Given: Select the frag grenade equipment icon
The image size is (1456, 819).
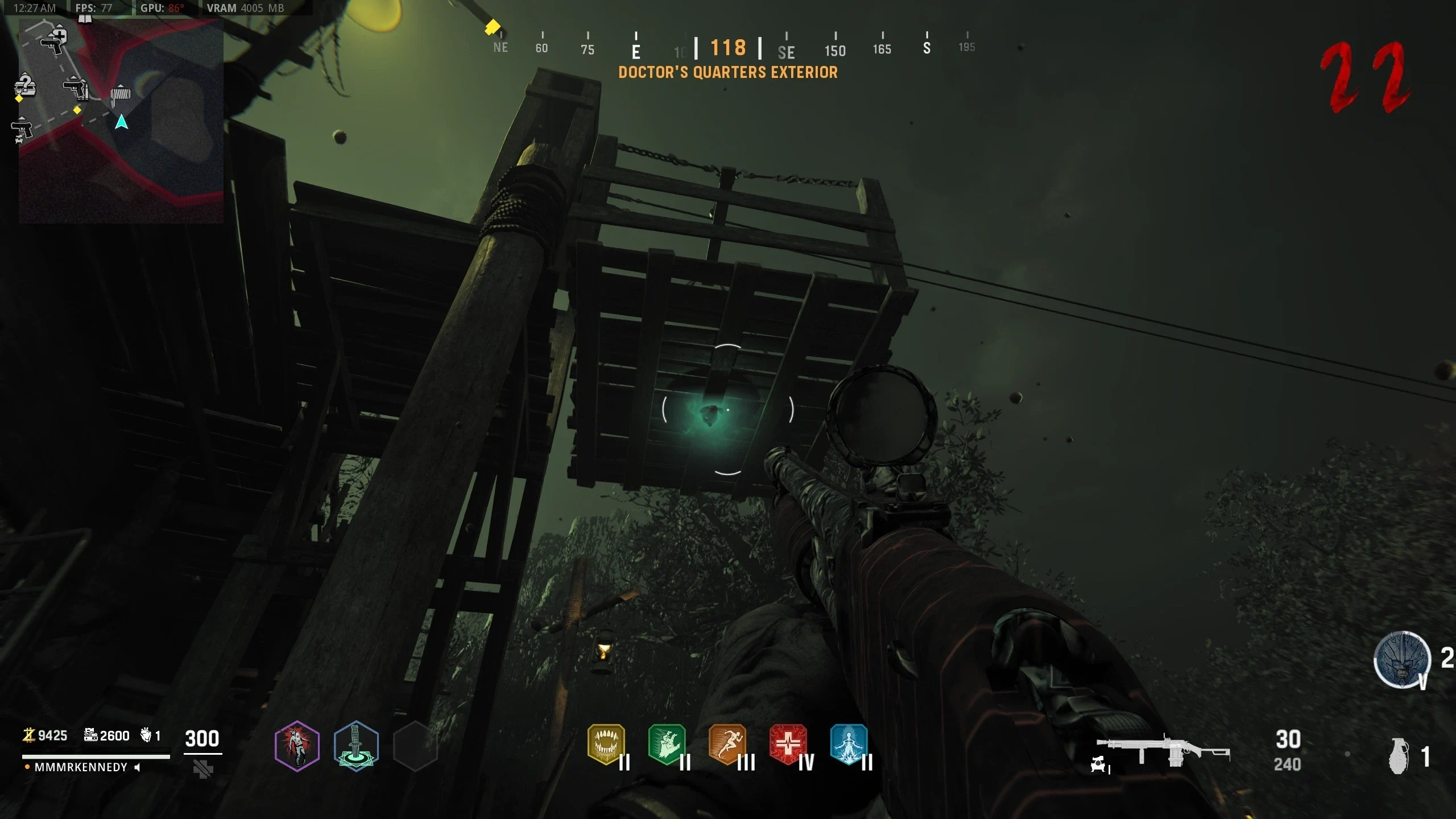Looking at the screenshot, I should pyautogui.click(x=1399, y=756).
